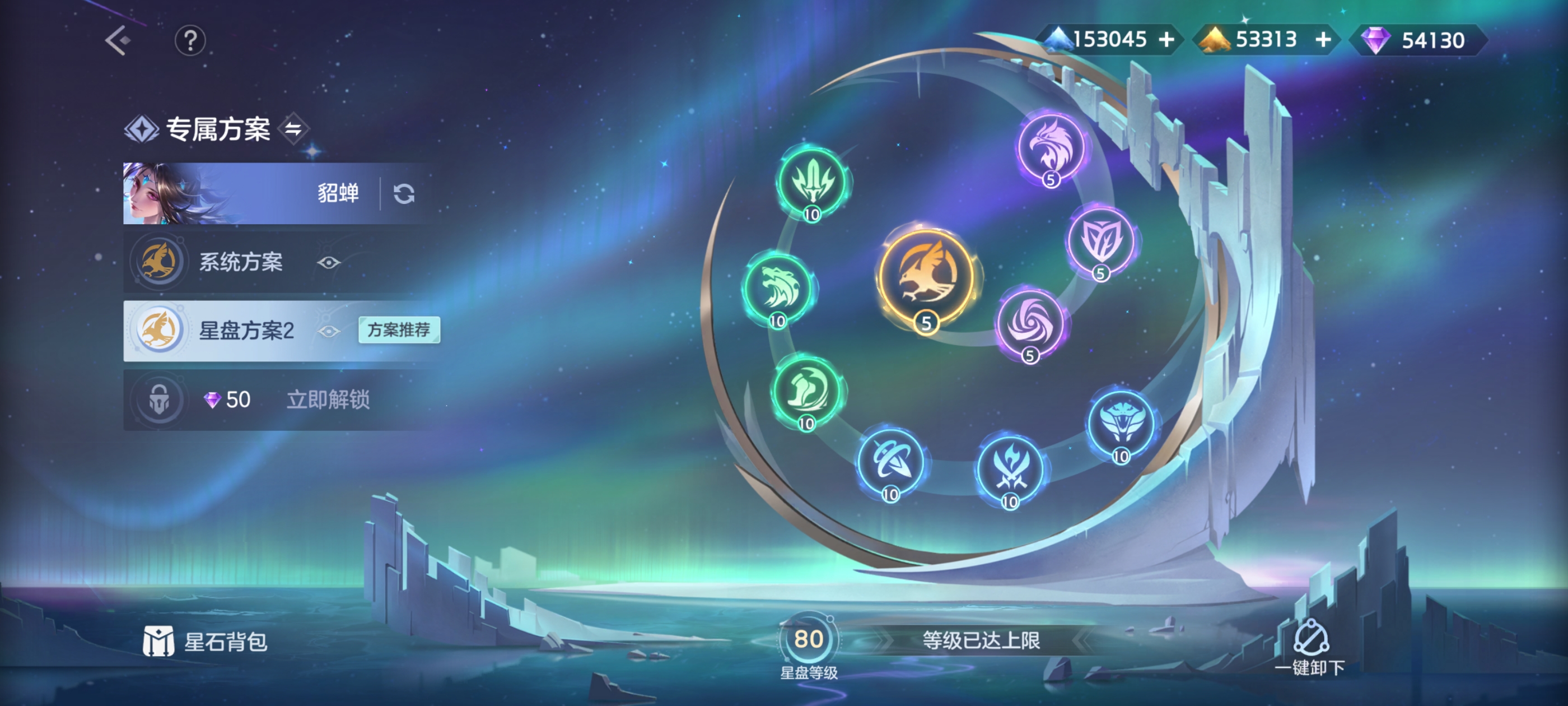Select the purple phoenix star stone
Viewport: 1568px width, 706px height.
tap(1051, 147)
